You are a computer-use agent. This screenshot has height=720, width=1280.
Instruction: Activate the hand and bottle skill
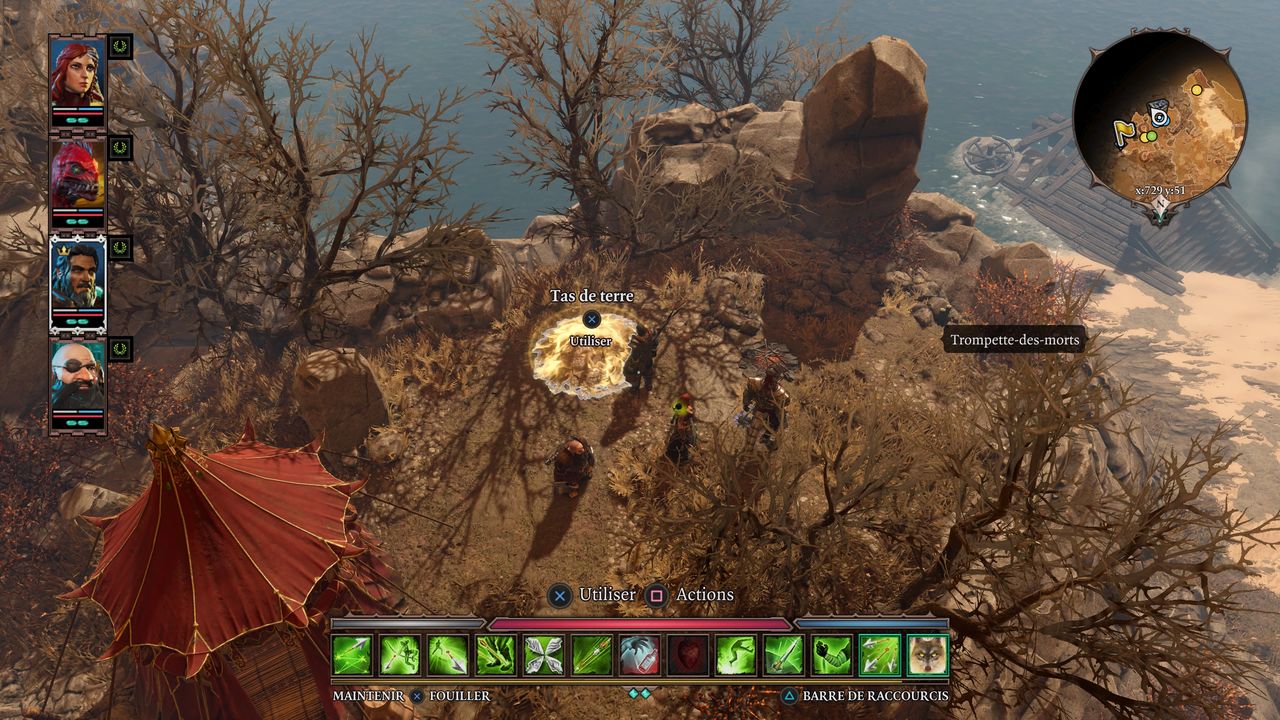pos(639,655)
